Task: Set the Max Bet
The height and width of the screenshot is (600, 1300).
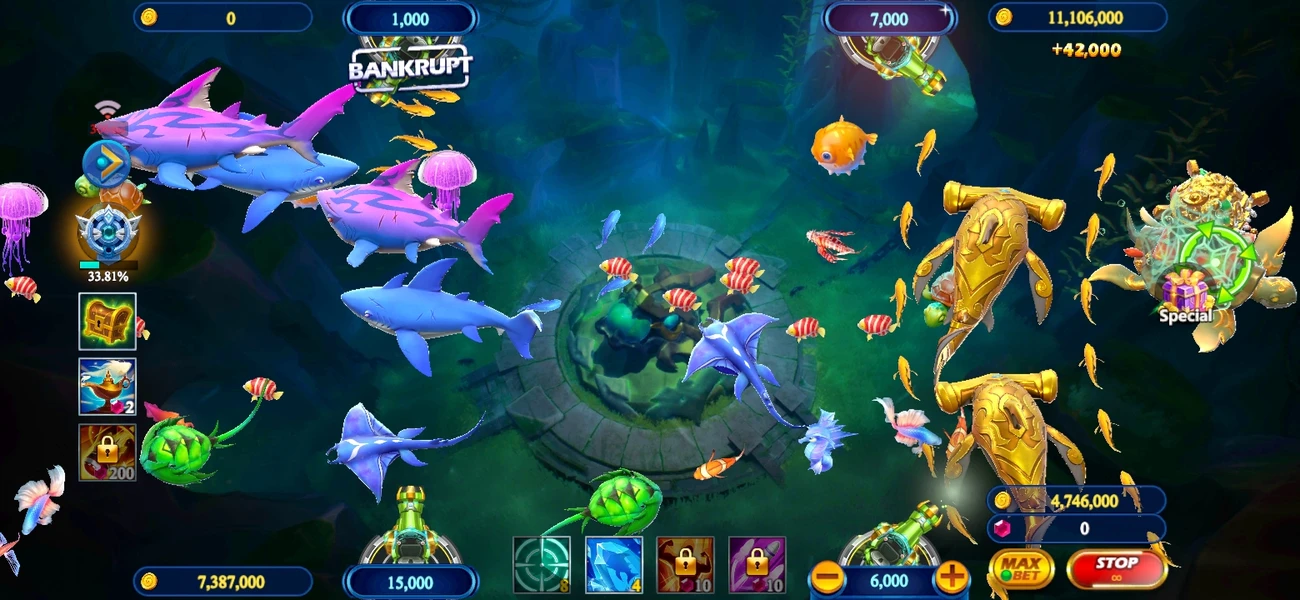Action: coord(1021,569)
